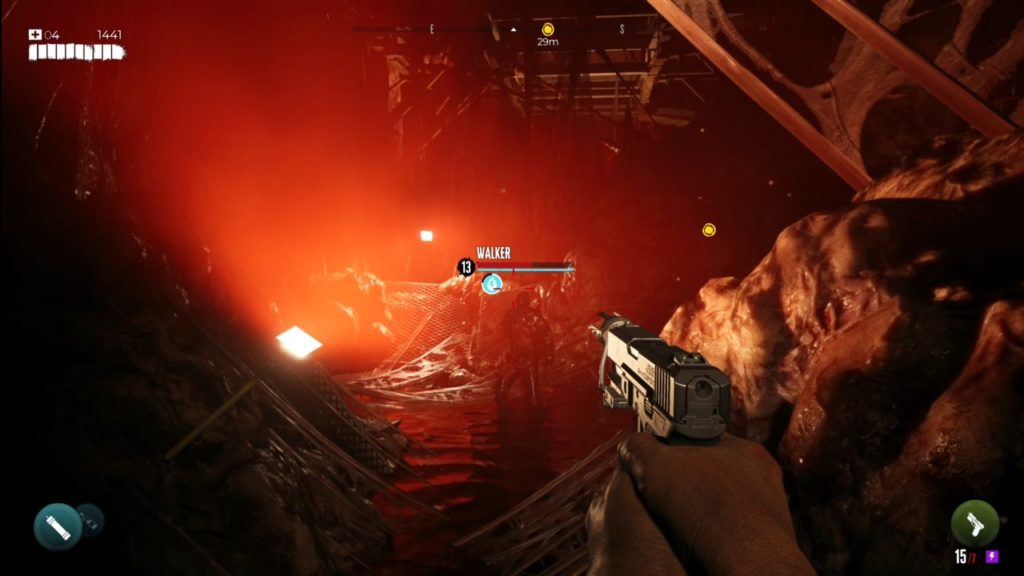The height and width of the screenshot is (576, 1024).
Task: Click the medkit cross icon
Action: click(x=35, y=35)
